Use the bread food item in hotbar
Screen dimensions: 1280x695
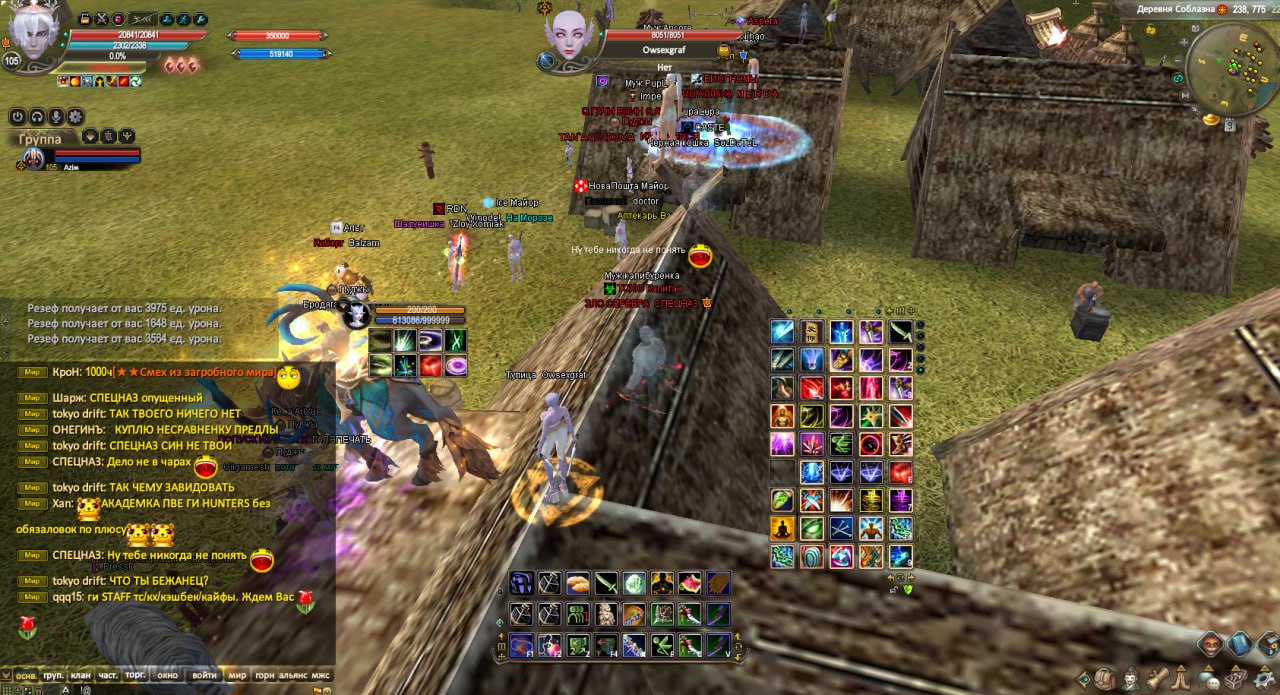578,584
